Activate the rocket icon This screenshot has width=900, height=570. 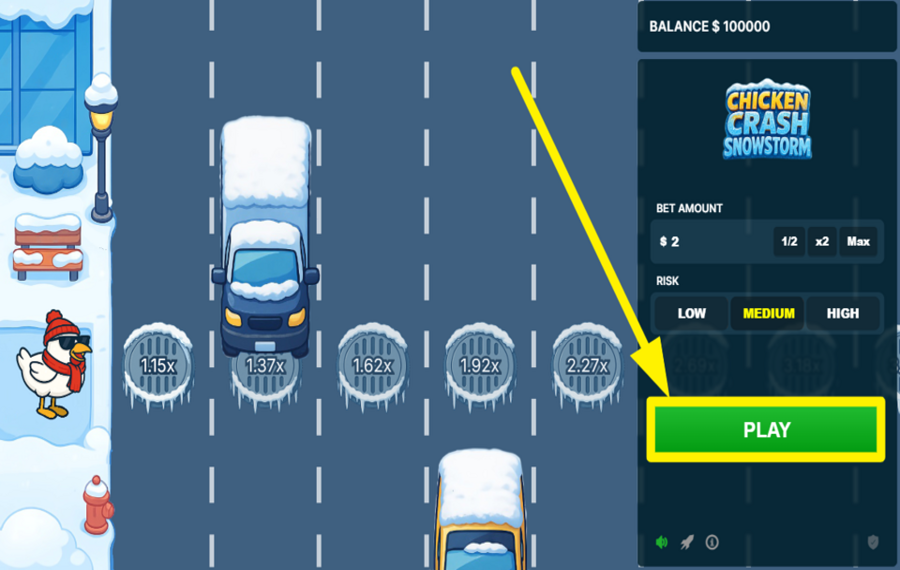point(687,542)
